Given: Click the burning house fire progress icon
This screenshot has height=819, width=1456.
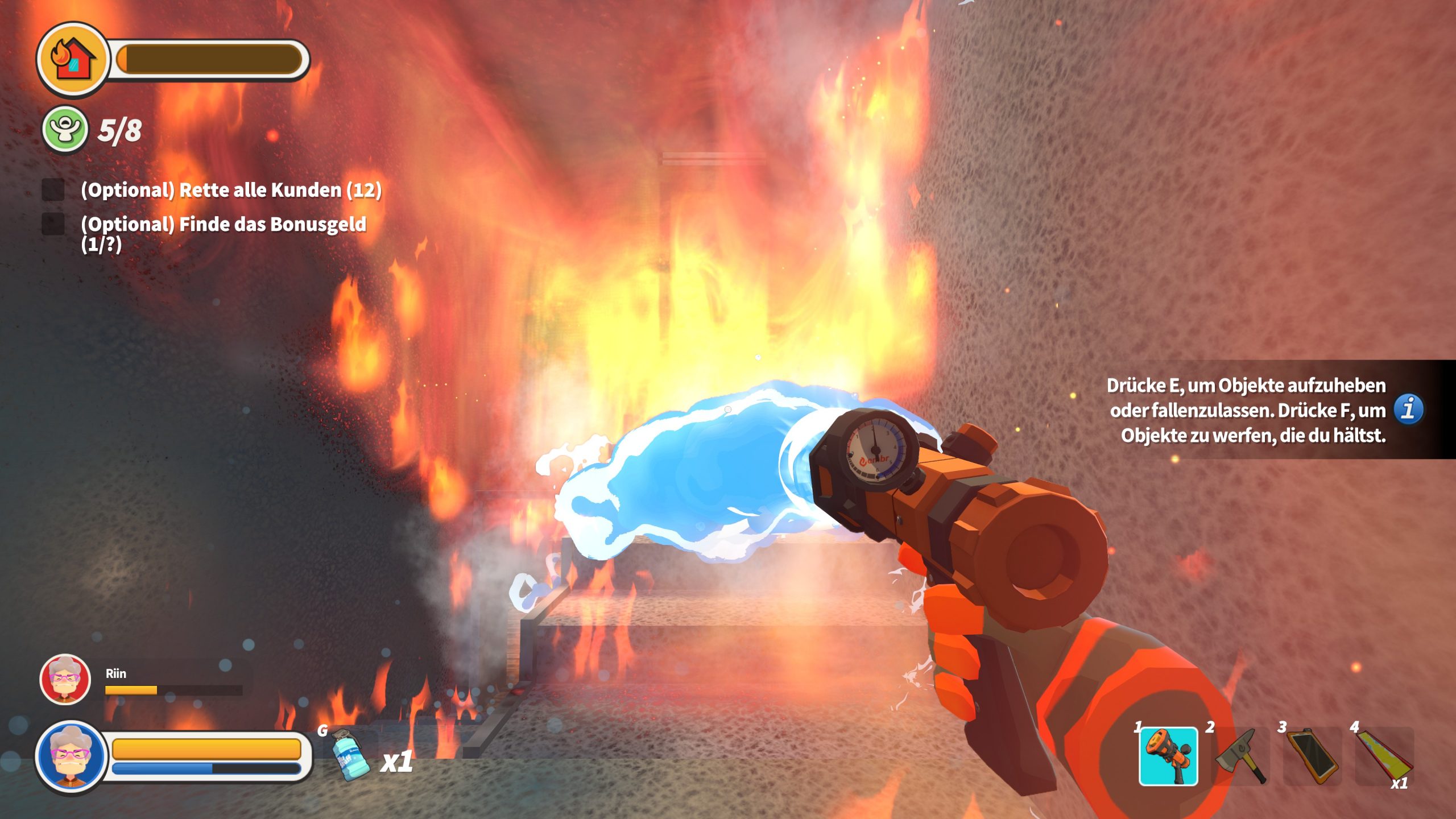Looking at the screenshot, I should click(x=72, y=59).
